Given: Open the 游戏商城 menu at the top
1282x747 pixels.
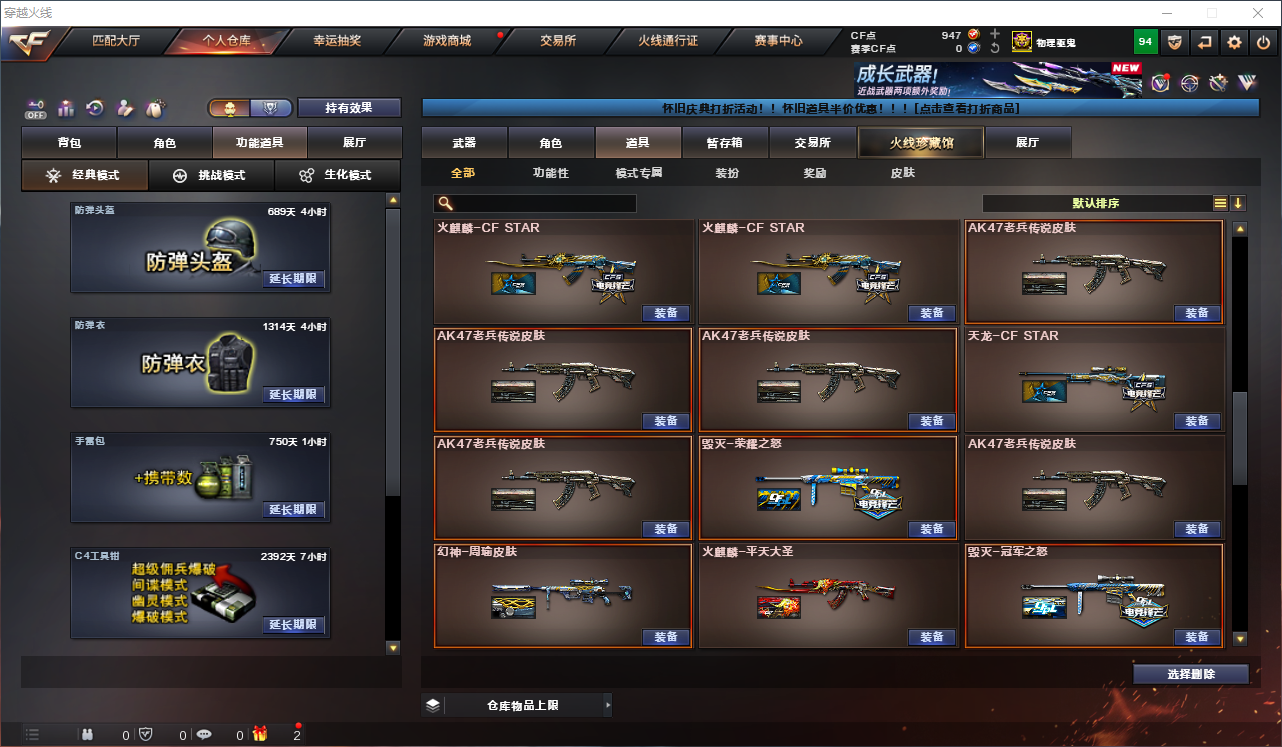Looking at the screenshot, I should coord(445,41).
